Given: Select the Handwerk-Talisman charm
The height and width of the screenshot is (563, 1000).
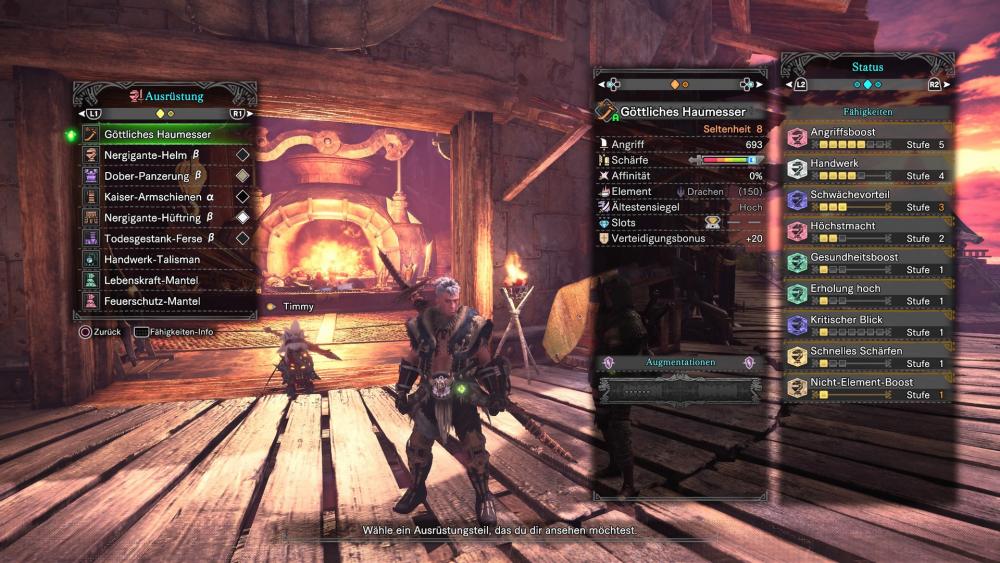Looking at the screenshot, I should [160, 260].
